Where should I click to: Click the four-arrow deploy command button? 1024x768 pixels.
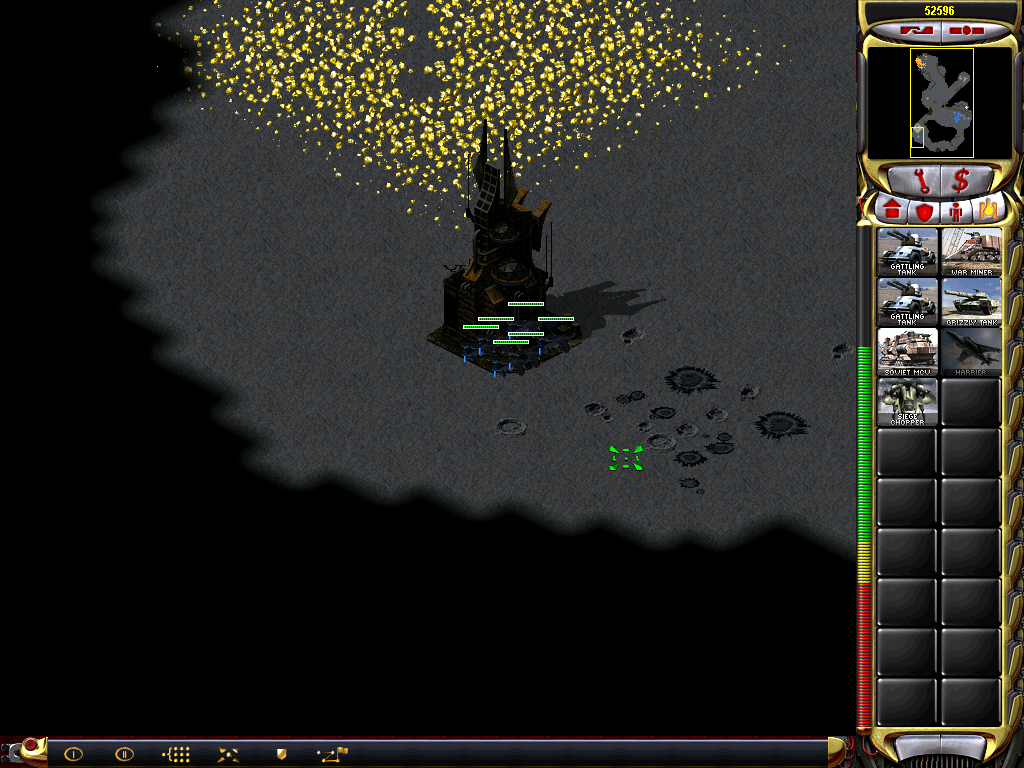coord(228,754)
